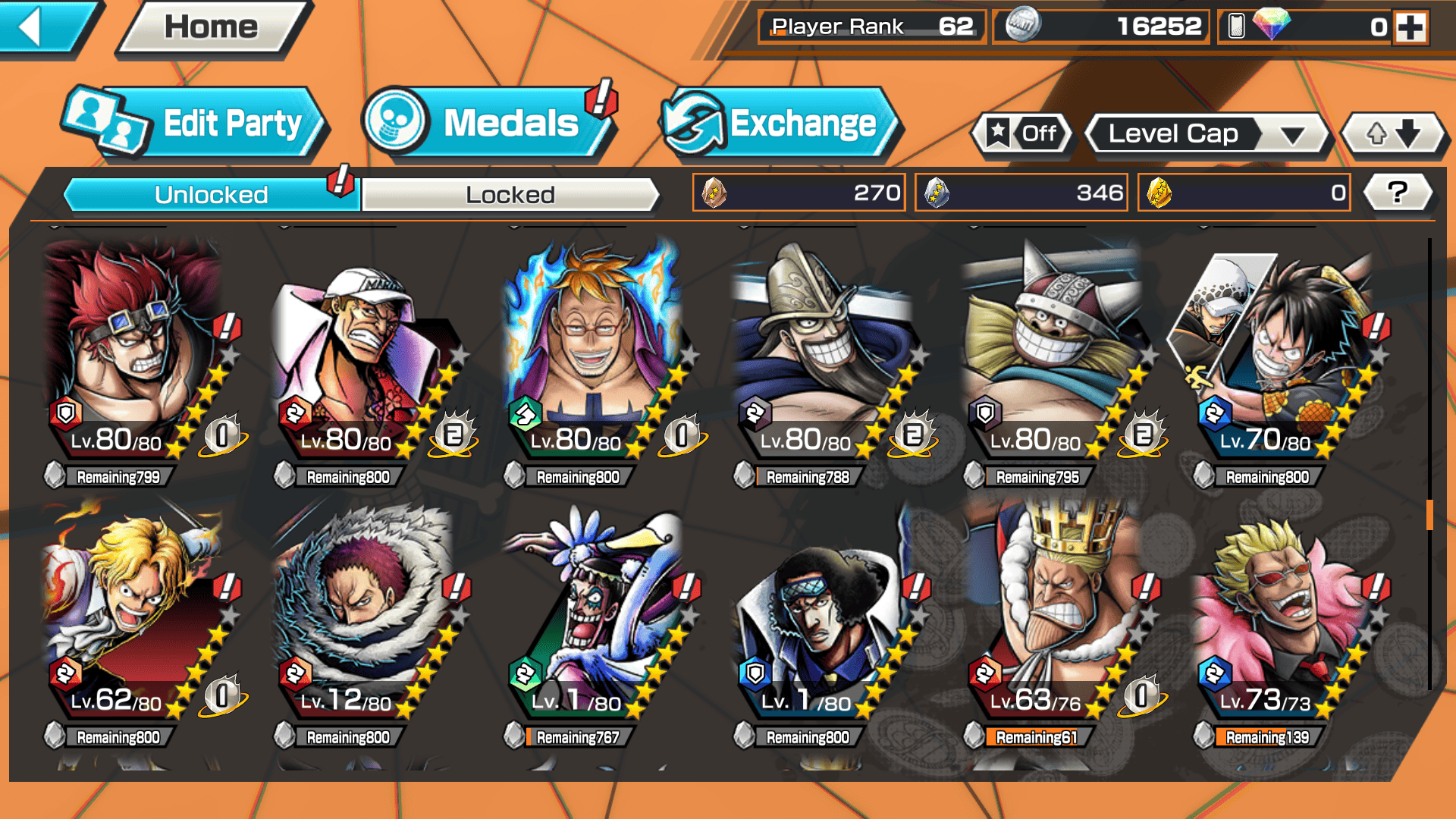Toggle the star favorites filter Off button
Screen dimensions: 1456x819
pos(1022,134)
